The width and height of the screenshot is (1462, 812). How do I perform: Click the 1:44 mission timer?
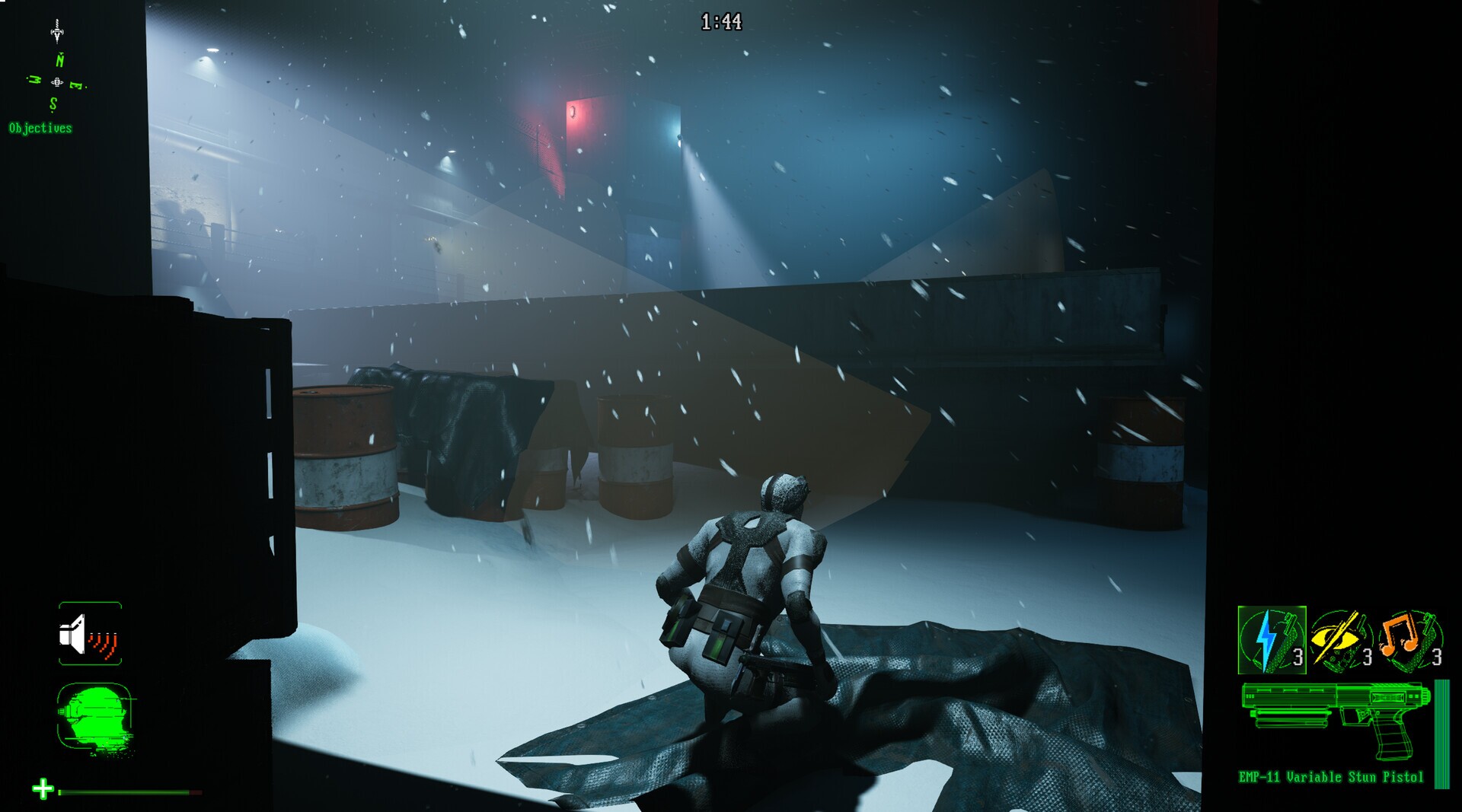tap(721, 21)
